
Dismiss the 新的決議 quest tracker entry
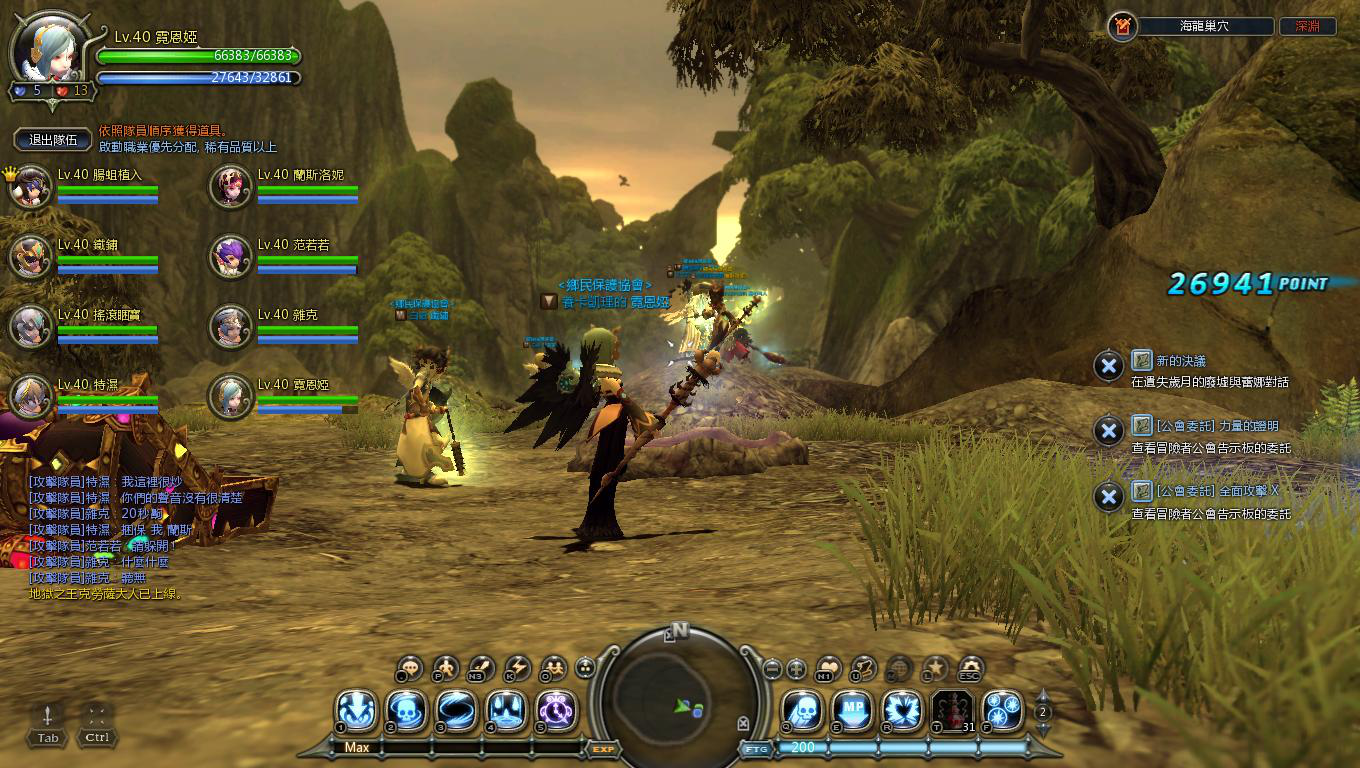1108,366
